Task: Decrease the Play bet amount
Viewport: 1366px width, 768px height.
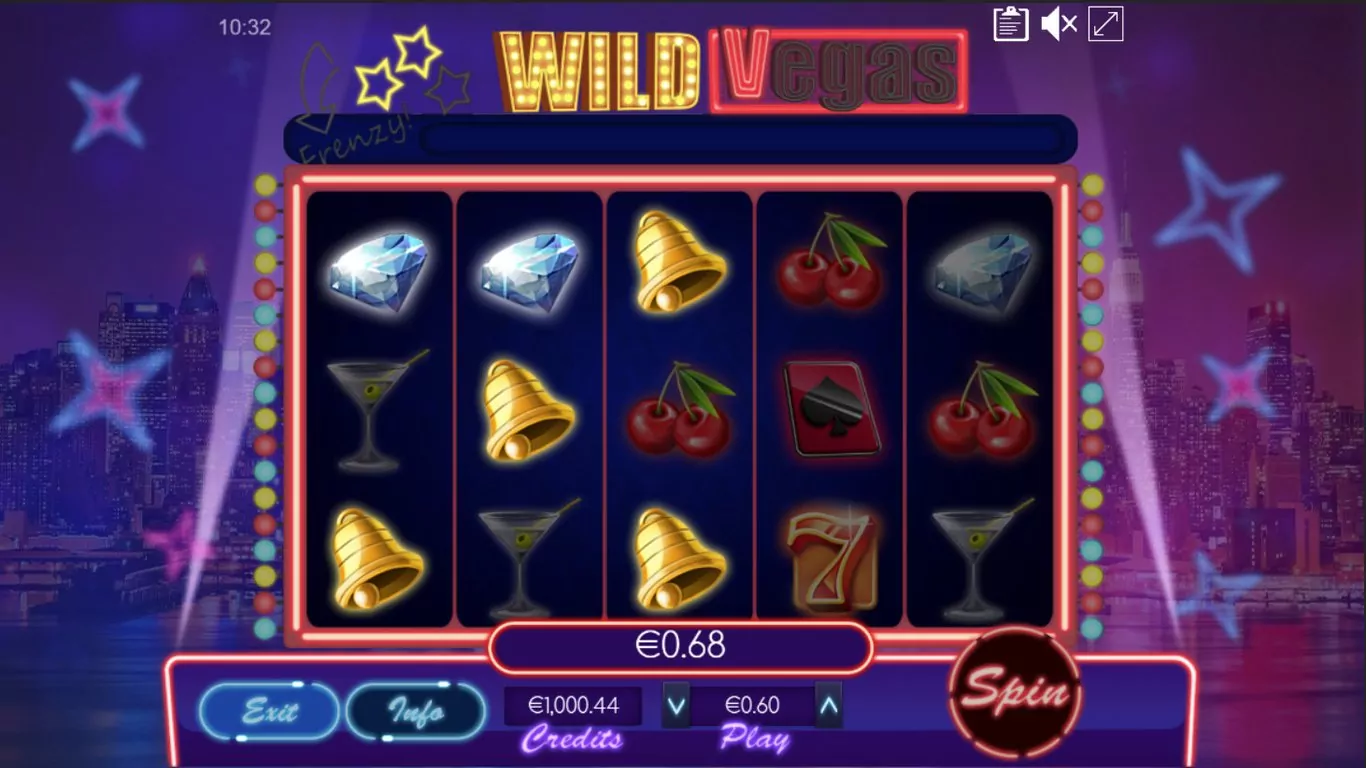Action: coord(677,706)
